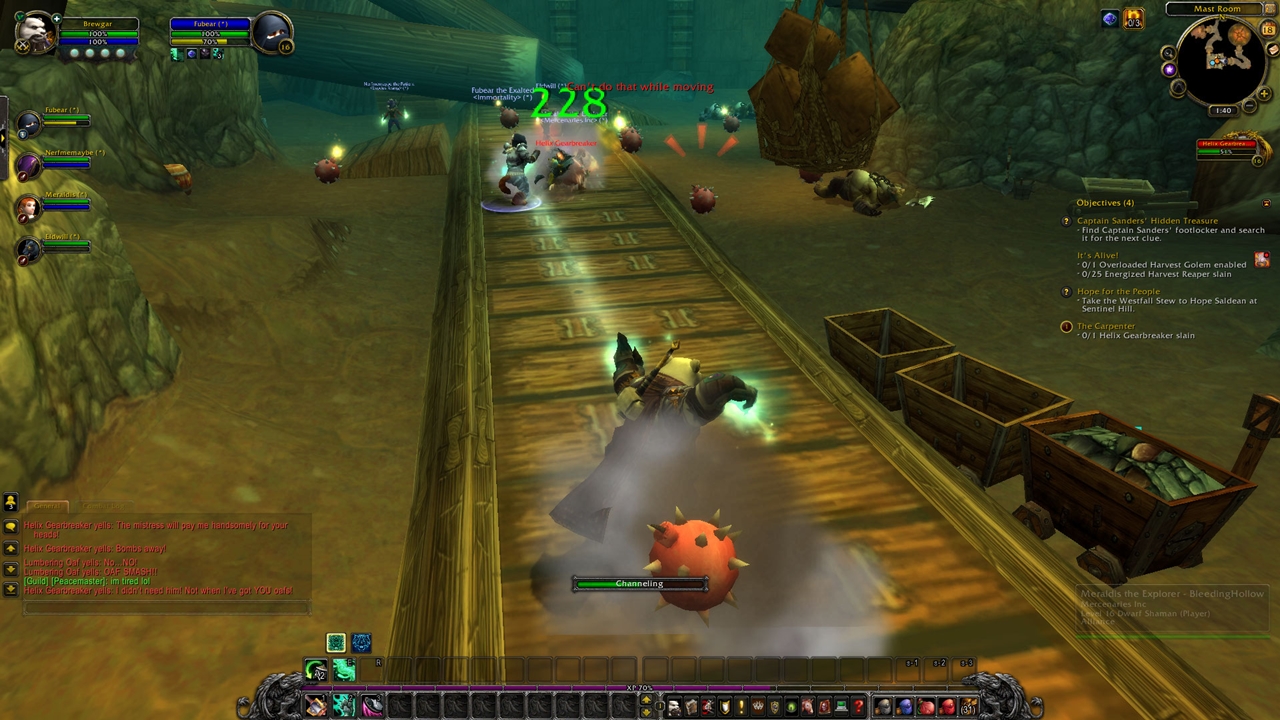Zoom out the minimap with minus button
Viewport: 1280px width, 720px height.
pos(1249,103)
